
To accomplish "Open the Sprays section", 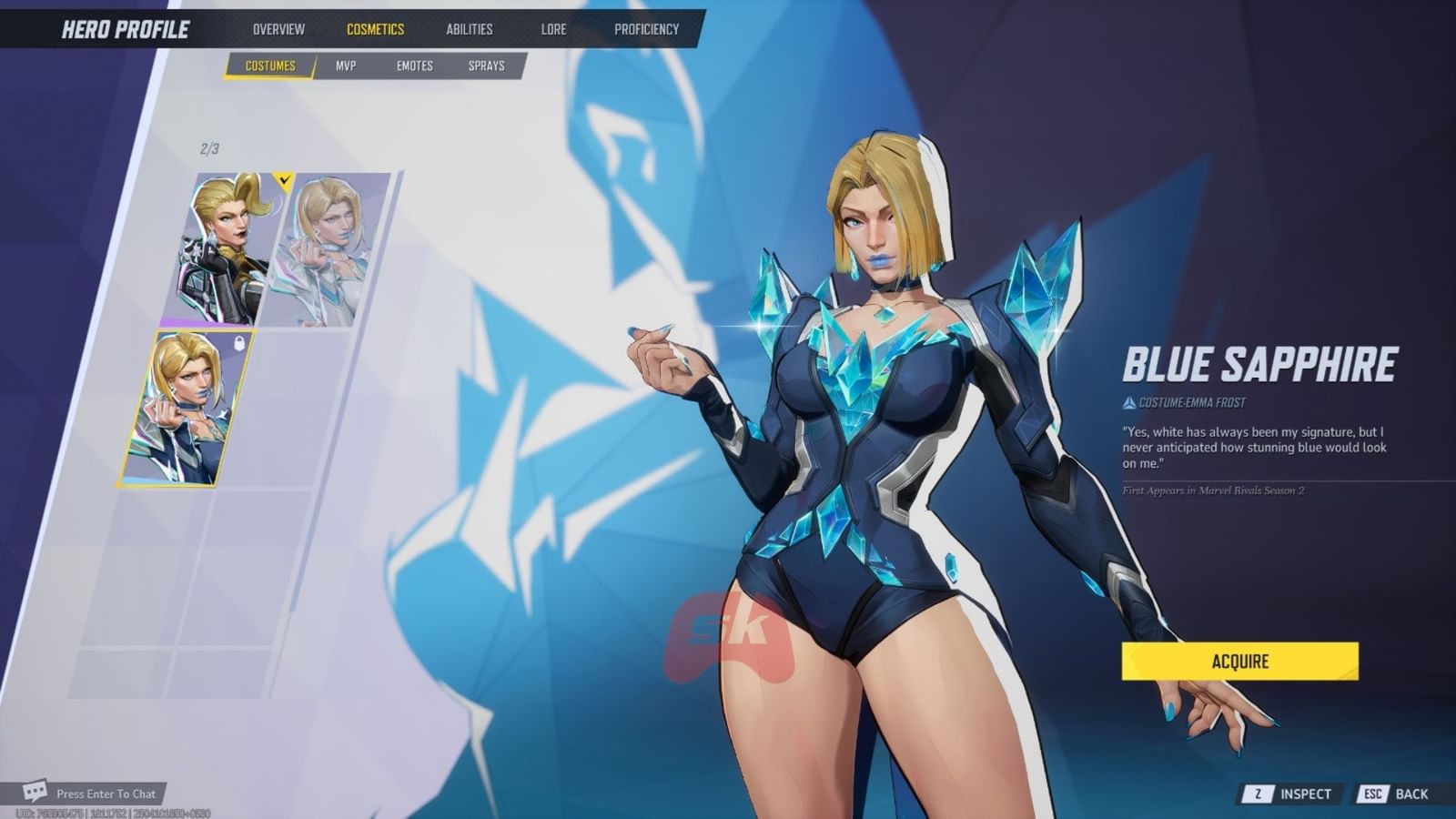I will [x=486, y=66].
